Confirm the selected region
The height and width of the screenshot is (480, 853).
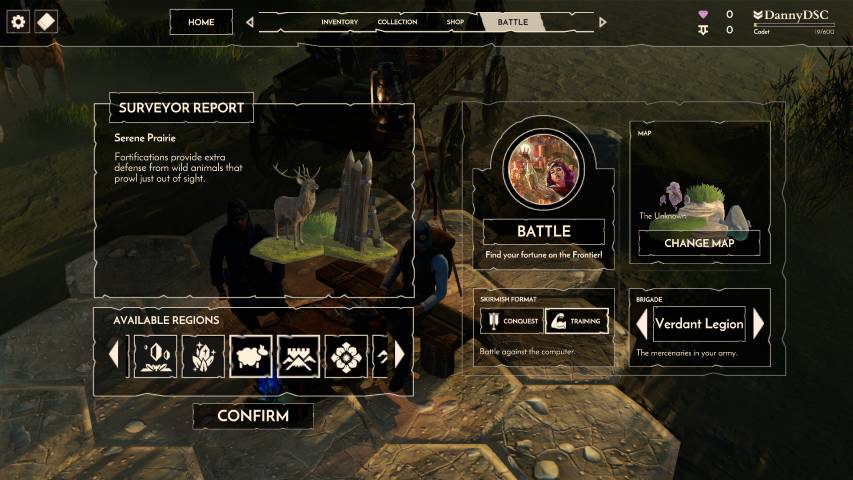(253, 416)
